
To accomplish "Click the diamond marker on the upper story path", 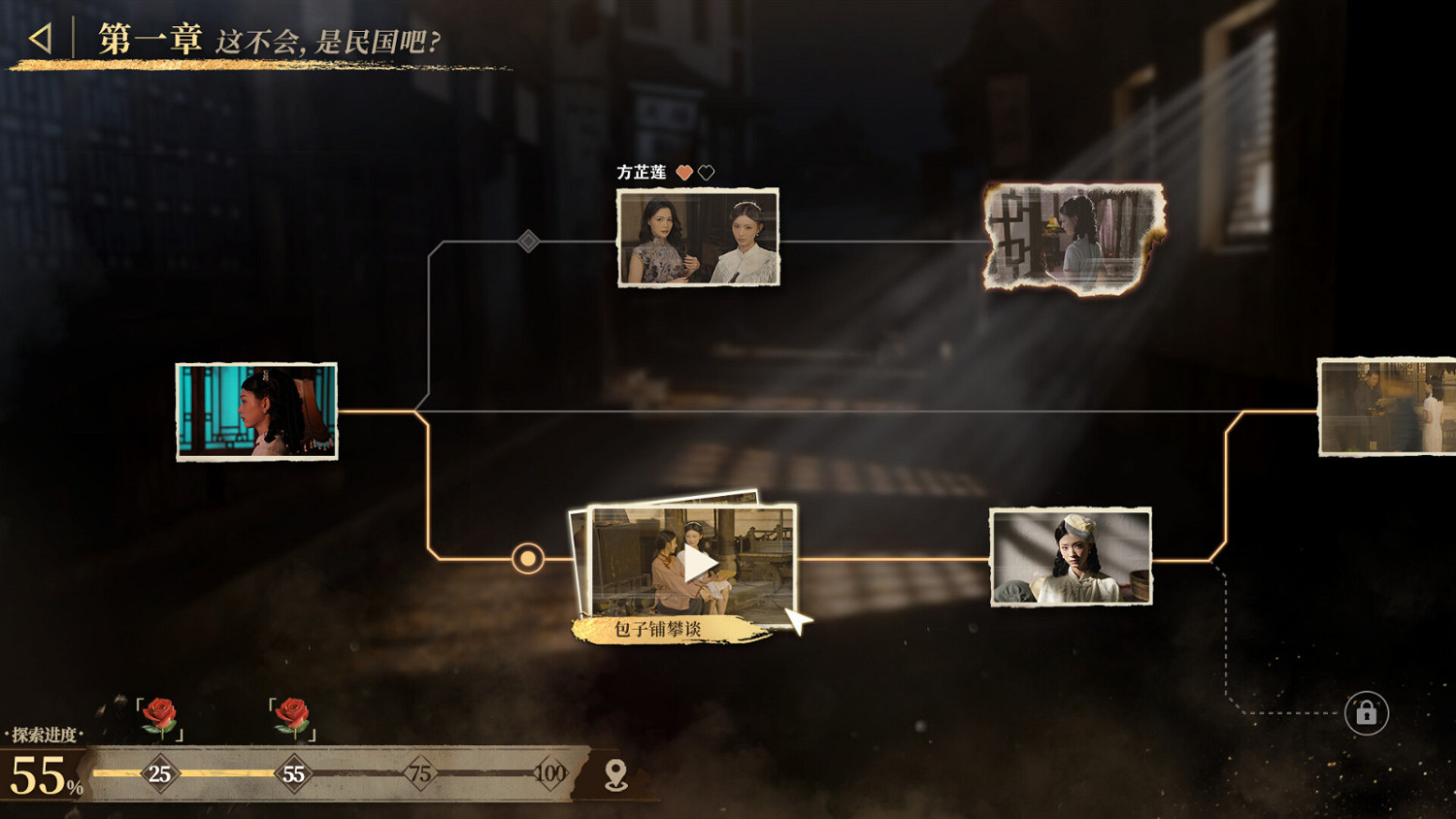I will point(528,242).
